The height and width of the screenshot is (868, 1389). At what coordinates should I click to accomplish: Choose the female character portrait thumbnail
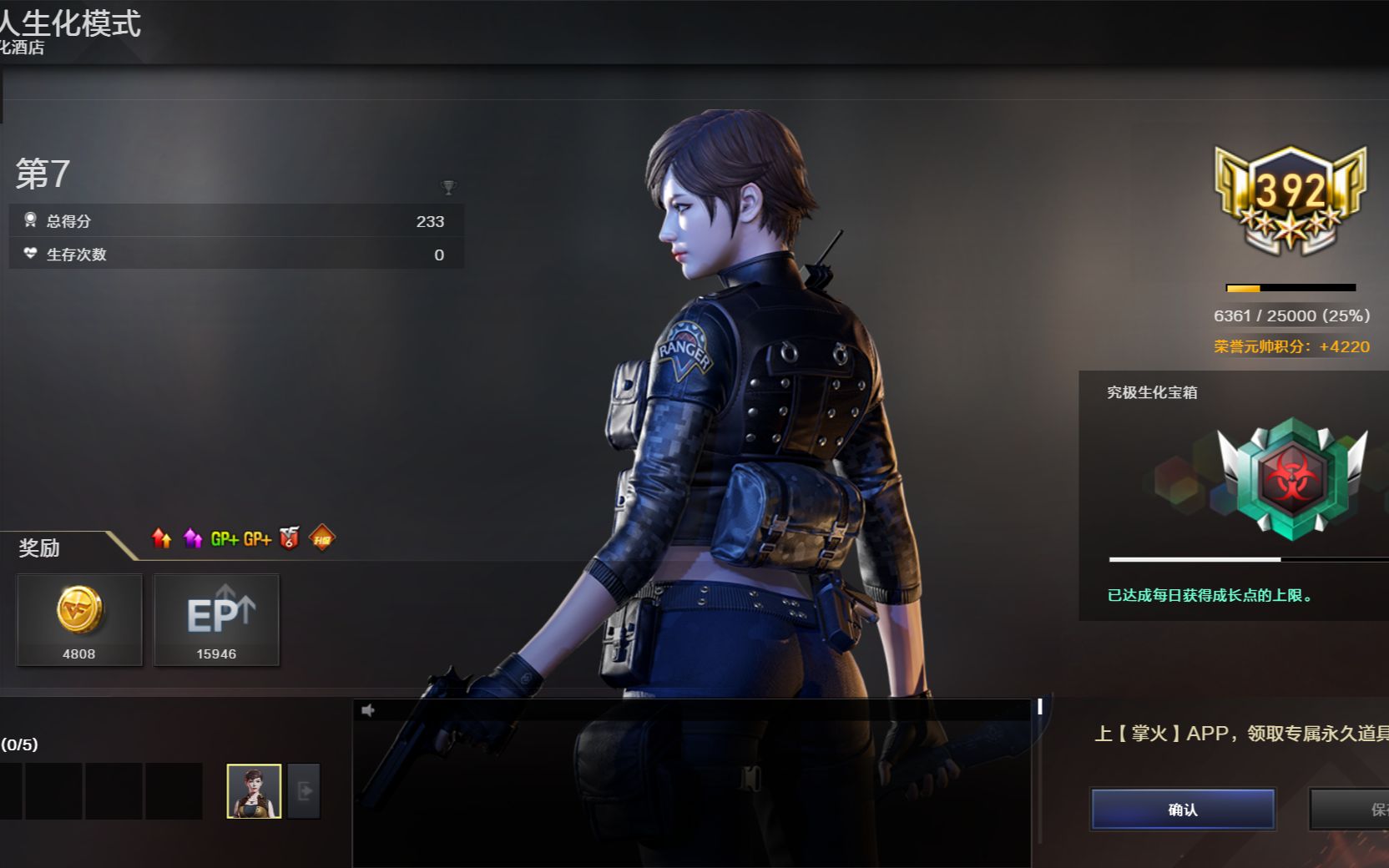tap(254, 790)
